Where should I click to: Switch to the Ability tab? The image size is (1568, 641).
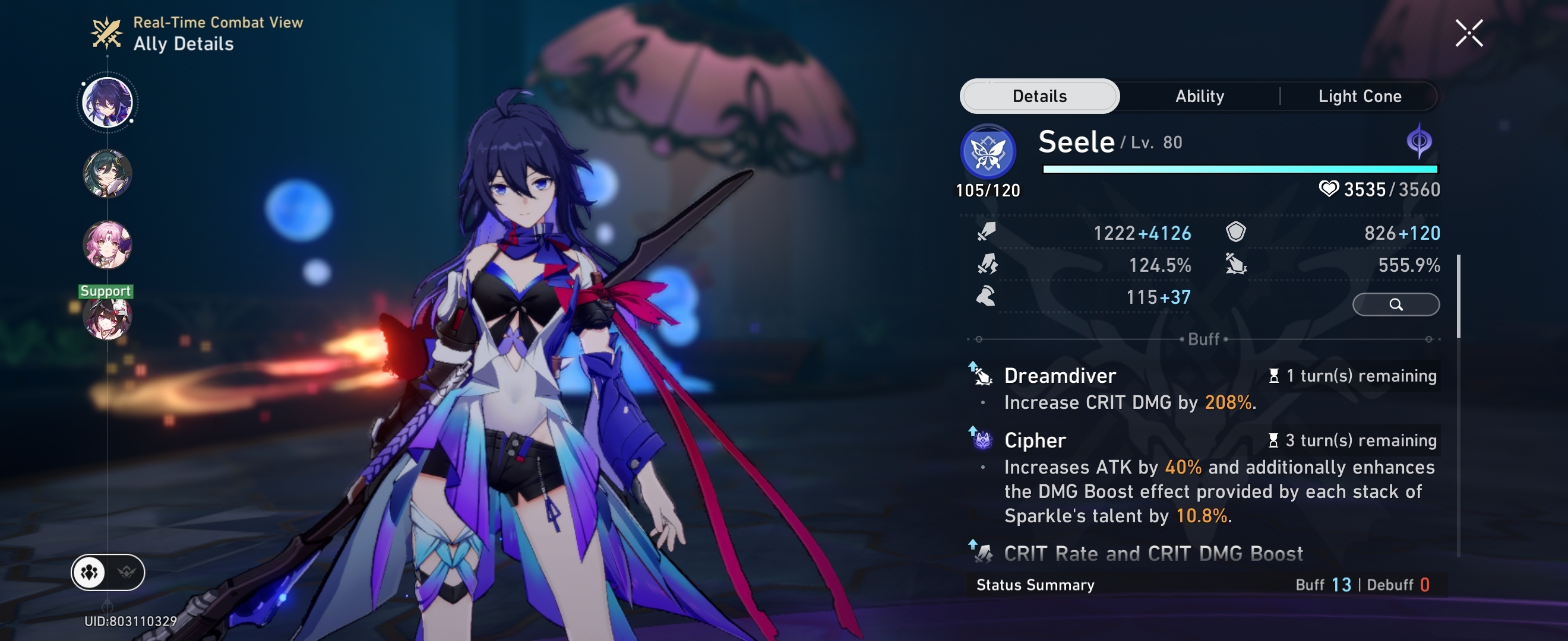tap(1200, 96)
